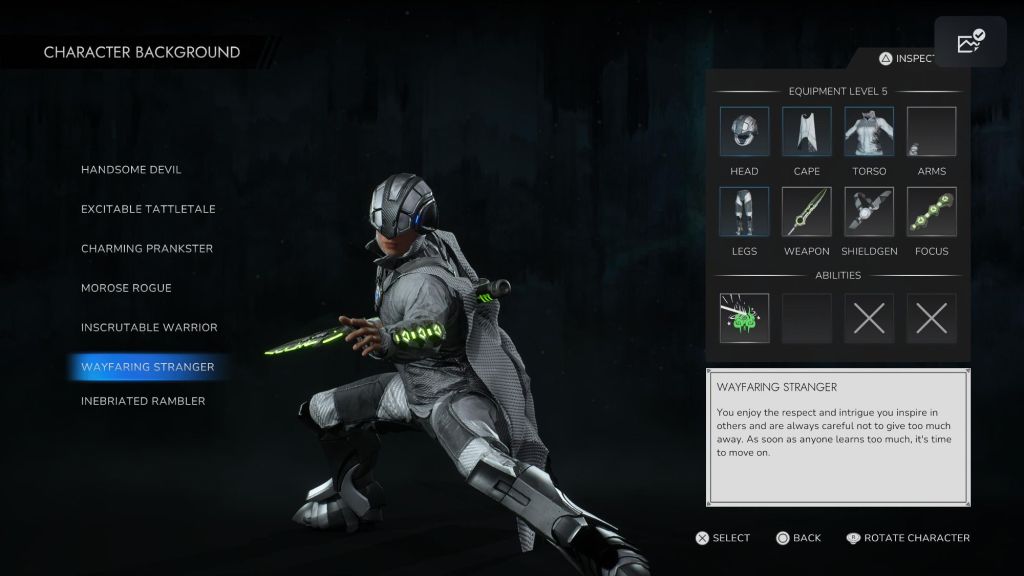Click the Arms equipment slot

click(931, 132)
